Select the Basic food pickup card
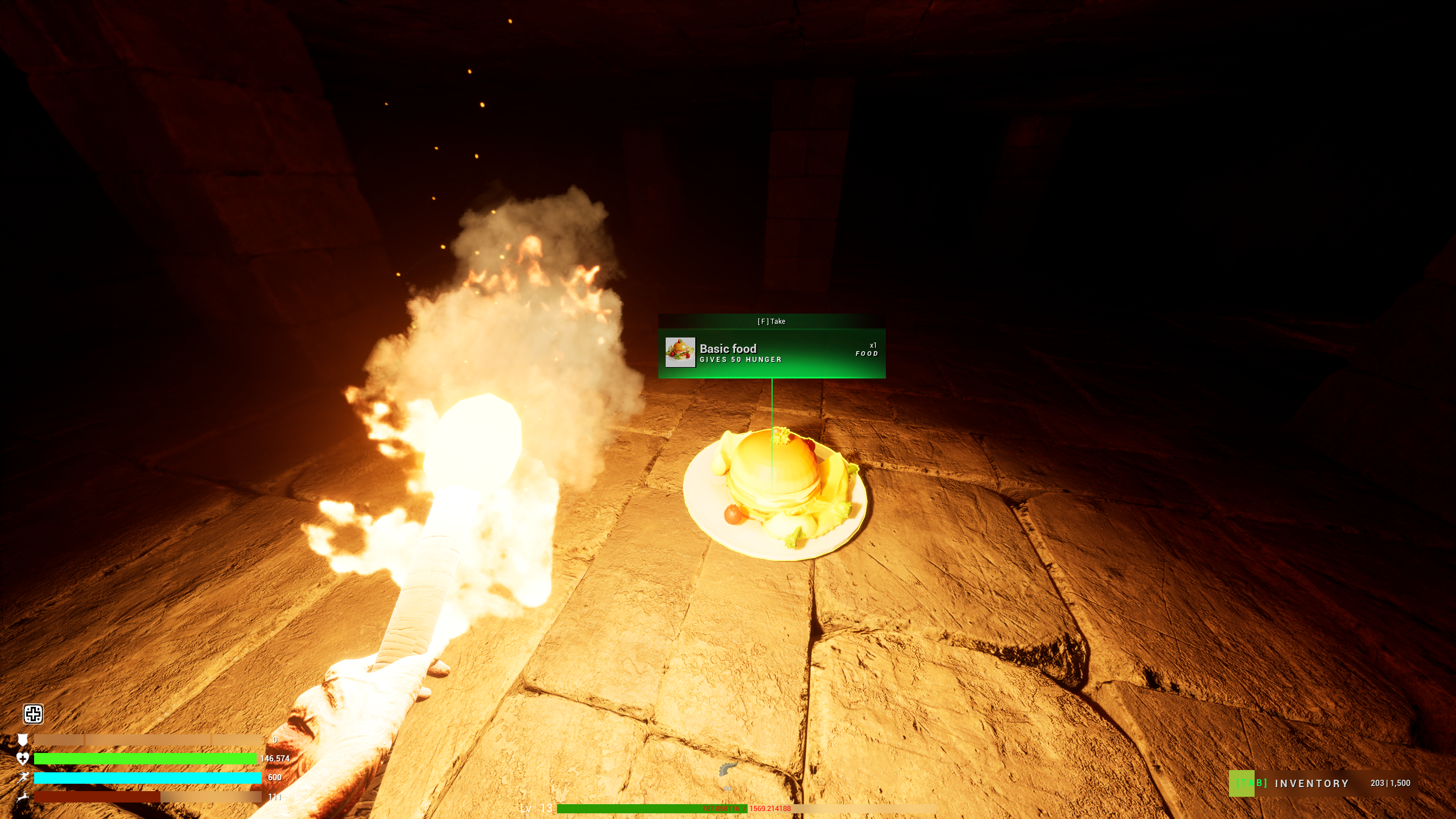 coord(772,353)
